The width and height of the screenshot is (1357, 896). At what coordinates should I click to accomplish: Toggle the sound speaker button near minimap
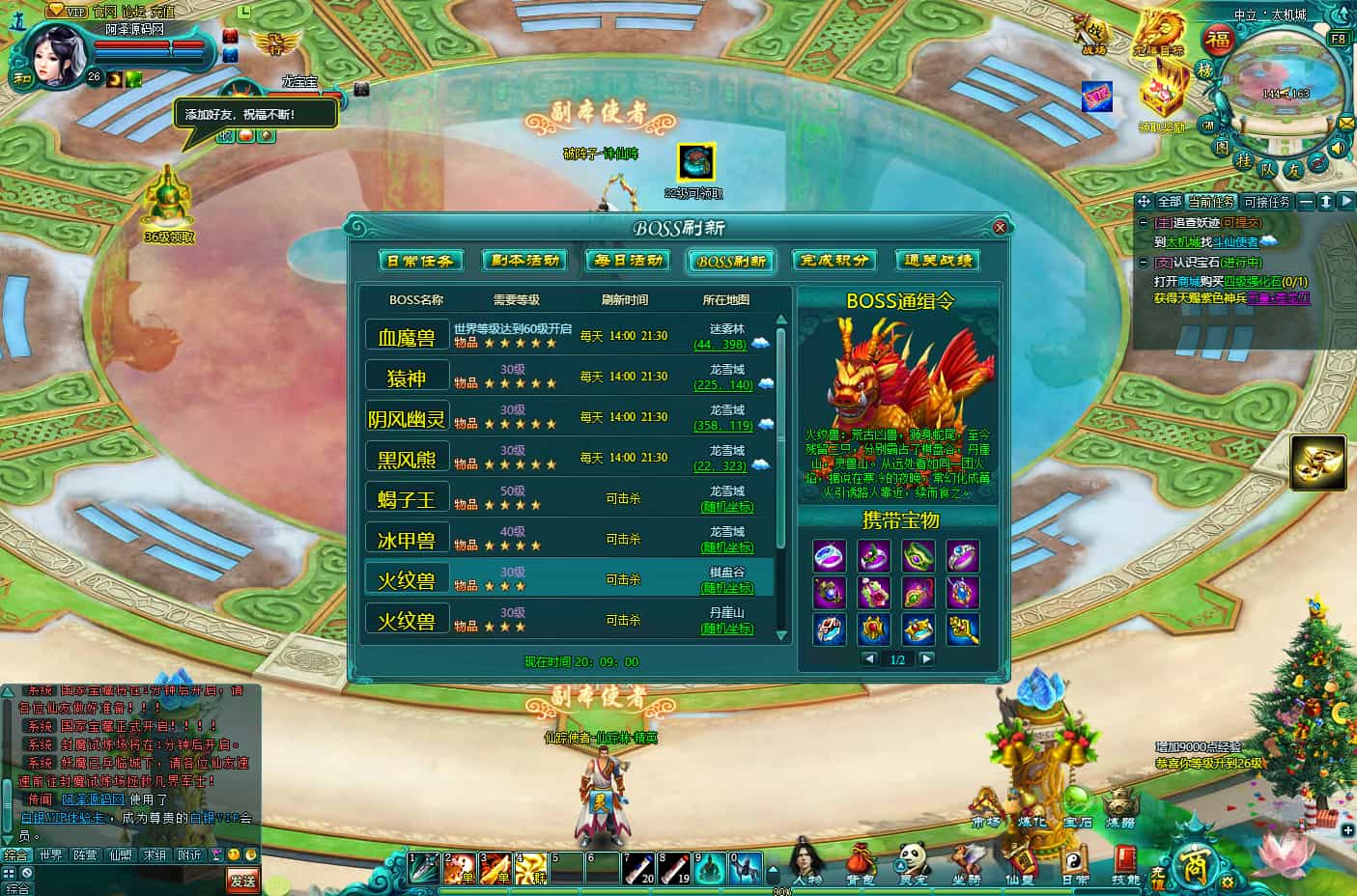point(1338,148)
